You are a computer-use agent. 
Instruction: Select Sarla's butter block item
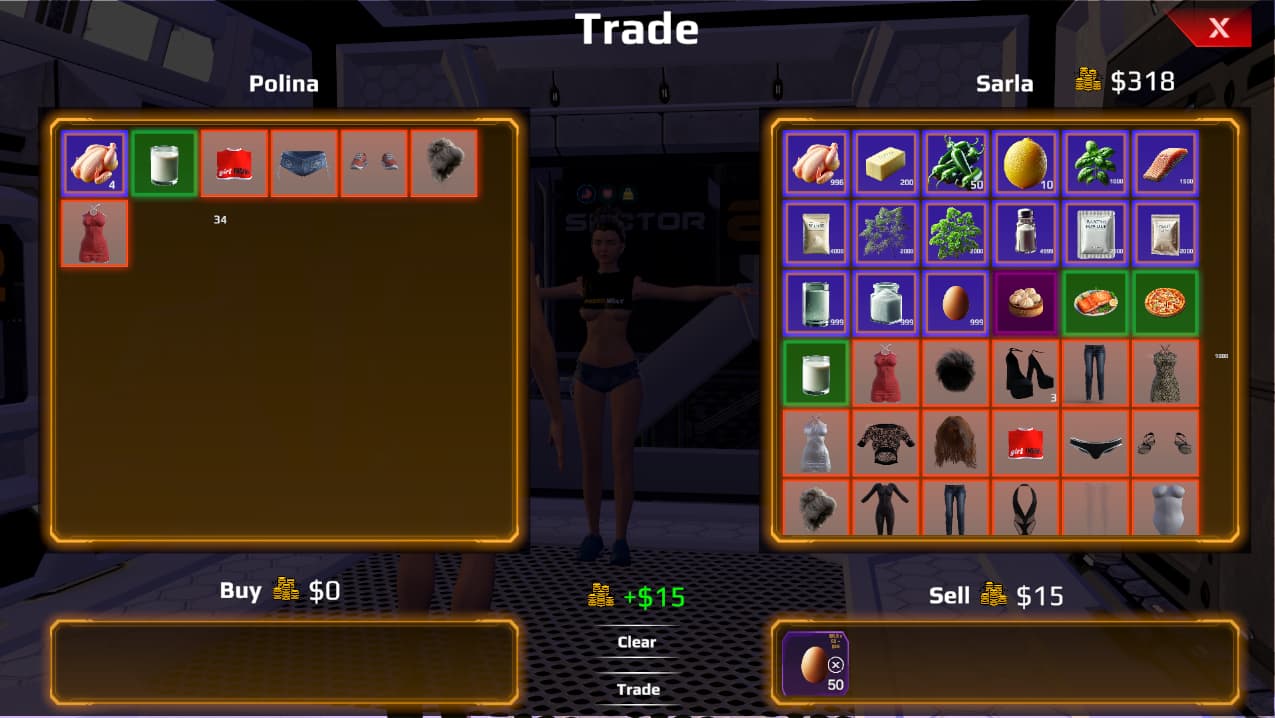point(886,163)
